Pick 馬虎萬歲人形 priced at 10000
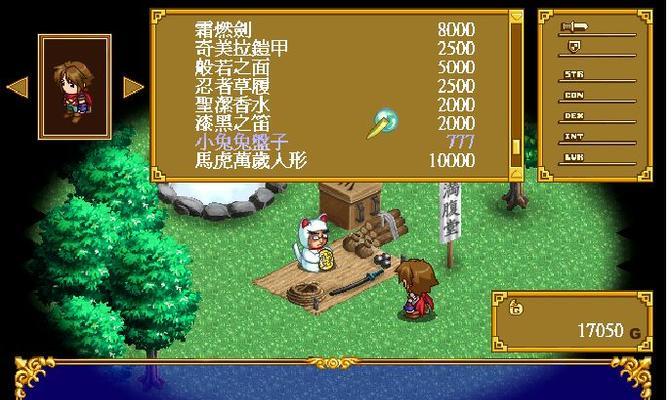Screen dimensions: 671x400 point(250,160)
